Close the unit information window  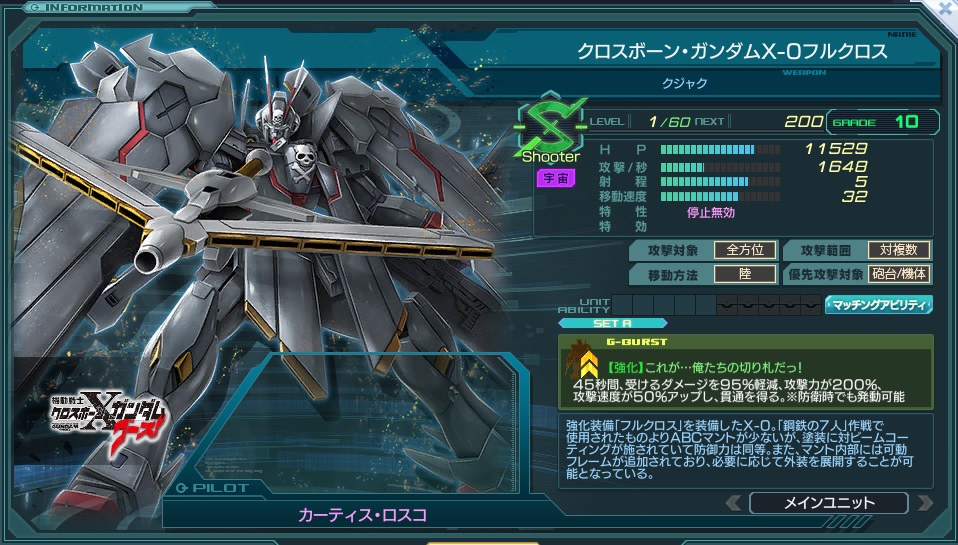pyautogui.click(x=945, y=8)
